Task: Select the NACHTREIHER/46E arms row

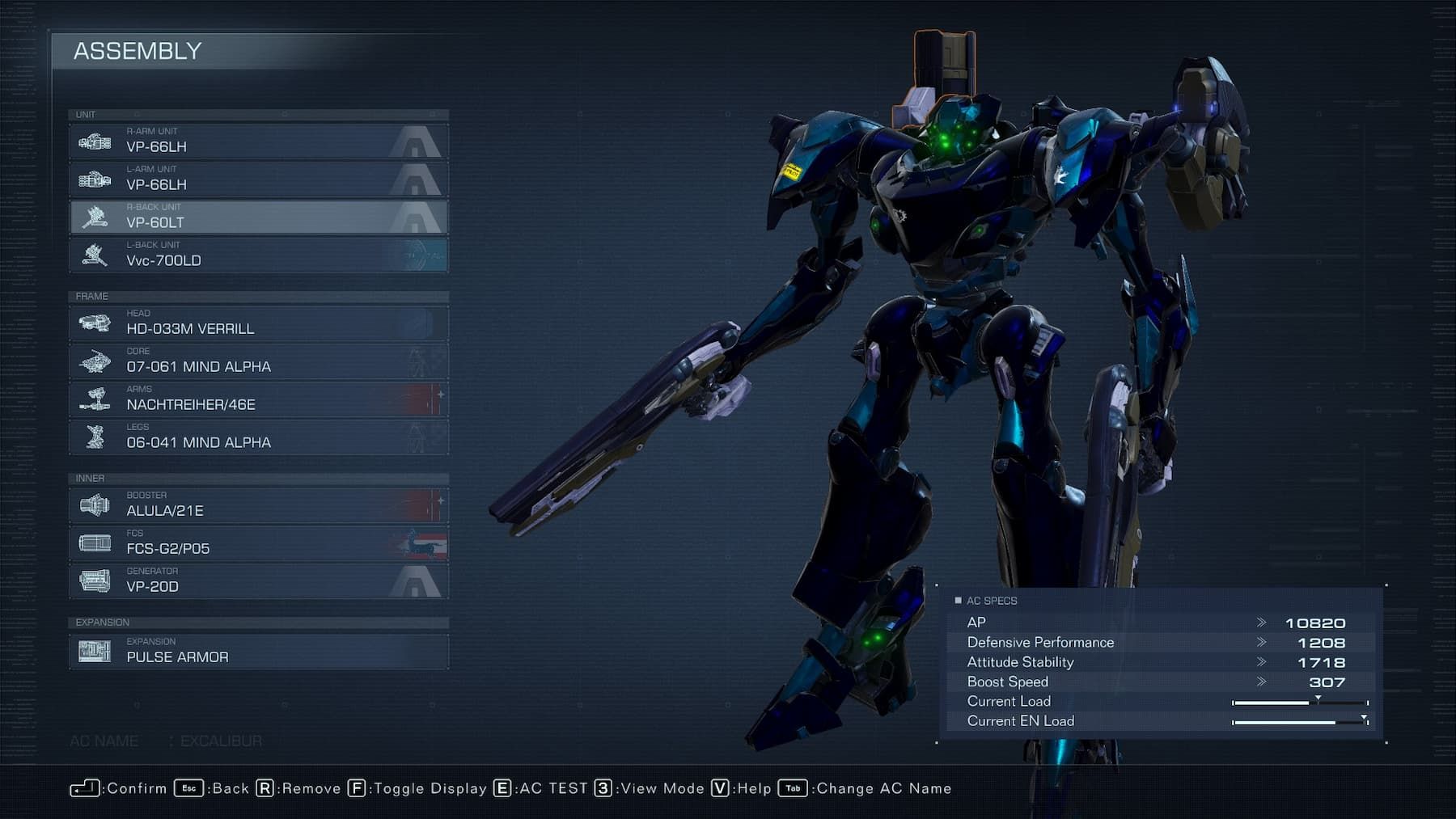Action: pyautogui.click(x=259, y=399)
